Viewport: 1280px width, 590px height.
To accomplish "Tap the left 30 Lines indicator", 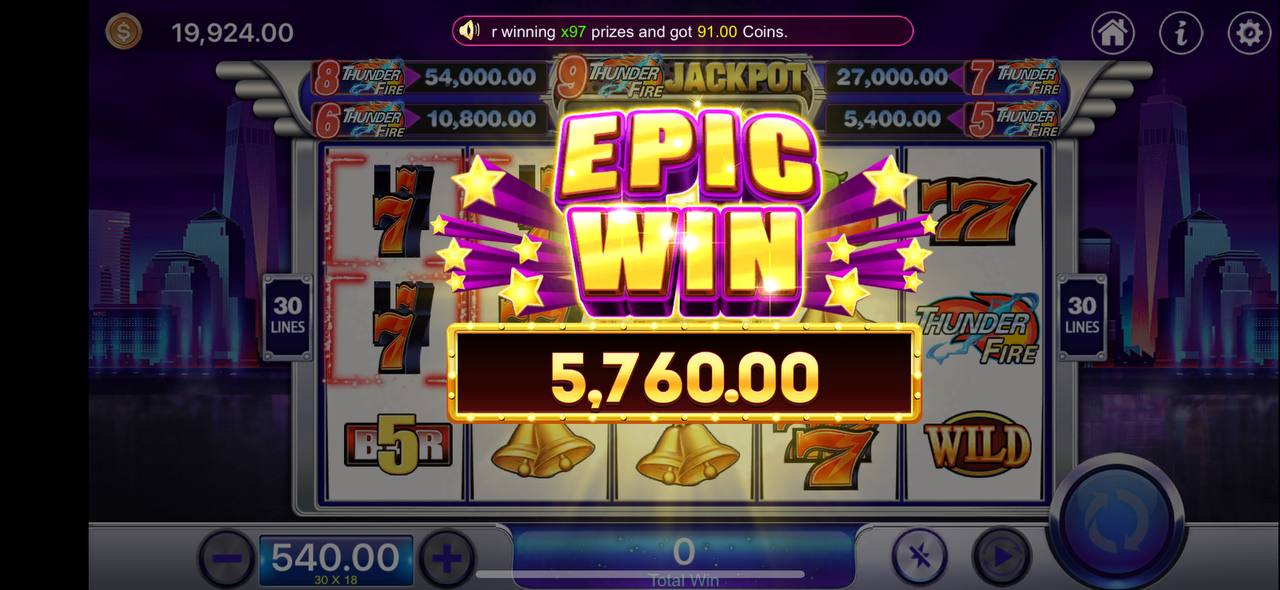I will click(287, 315).
